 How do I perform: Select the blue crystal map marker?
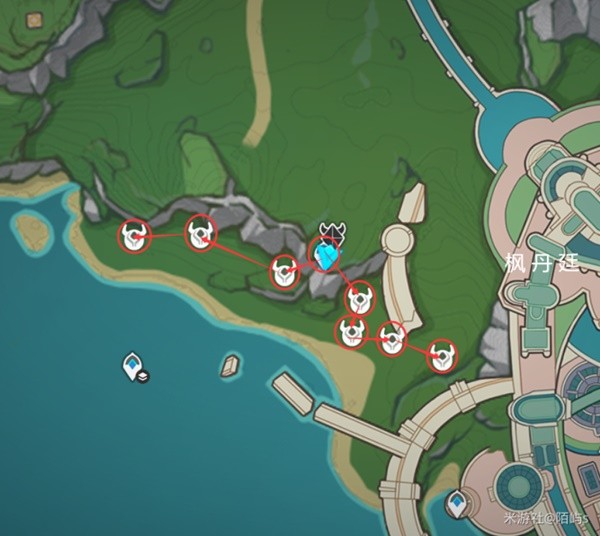[325, 257]
